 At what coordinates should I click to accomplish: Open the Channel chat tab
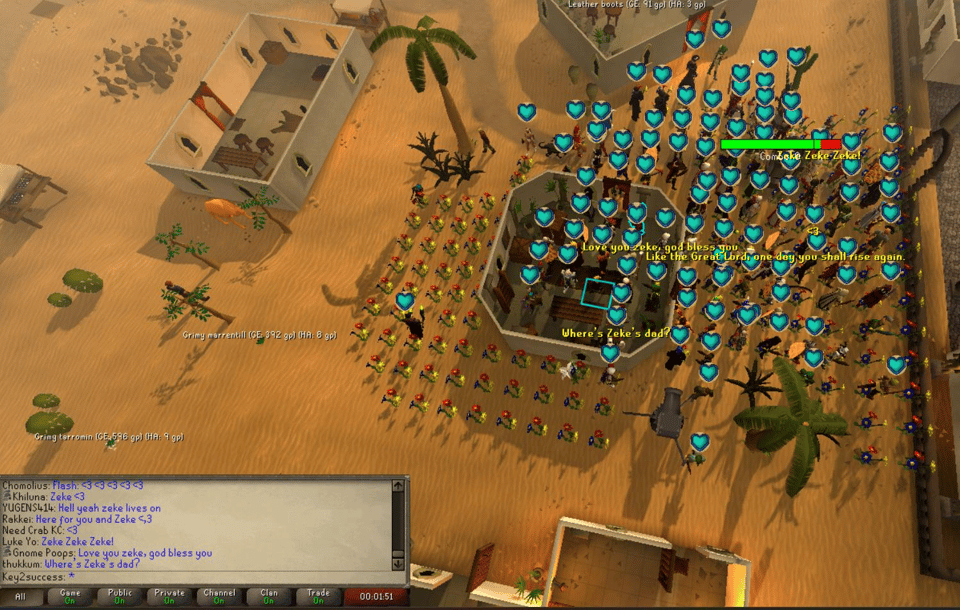tap(219, 597)
